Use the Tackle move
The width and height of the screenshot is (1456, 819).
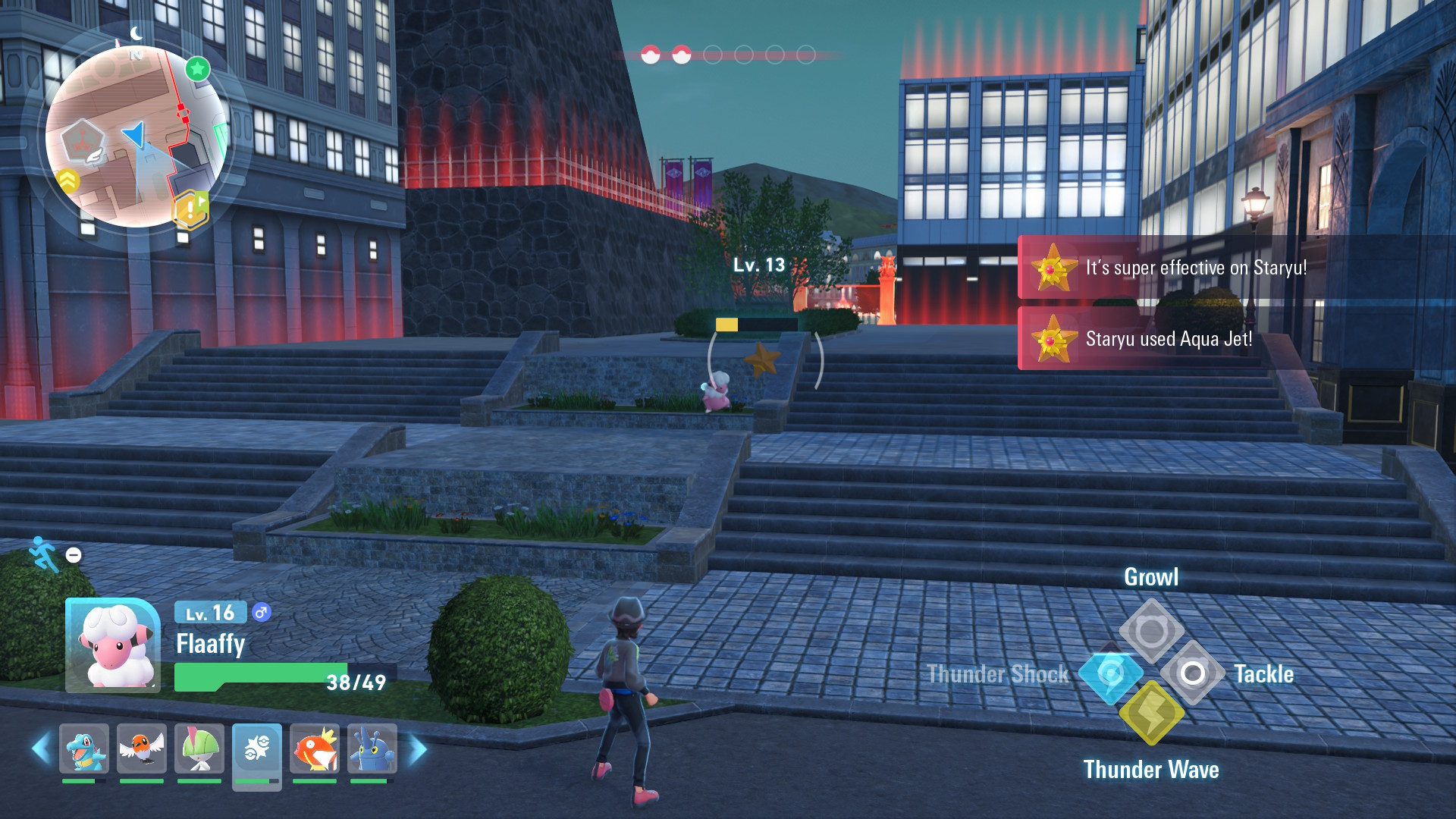point(1192,673)
